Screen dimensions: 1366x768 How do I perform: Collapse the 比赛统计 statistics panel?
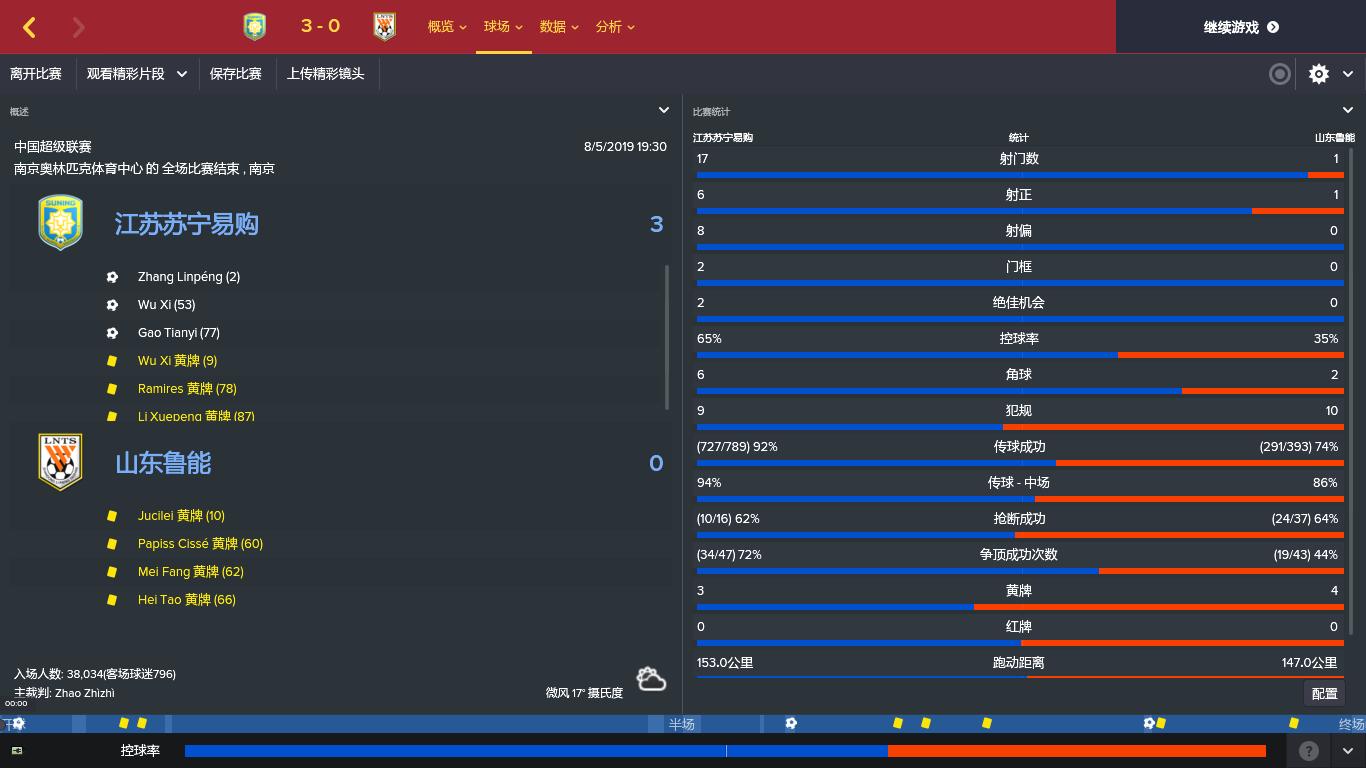coord(1347,111)
